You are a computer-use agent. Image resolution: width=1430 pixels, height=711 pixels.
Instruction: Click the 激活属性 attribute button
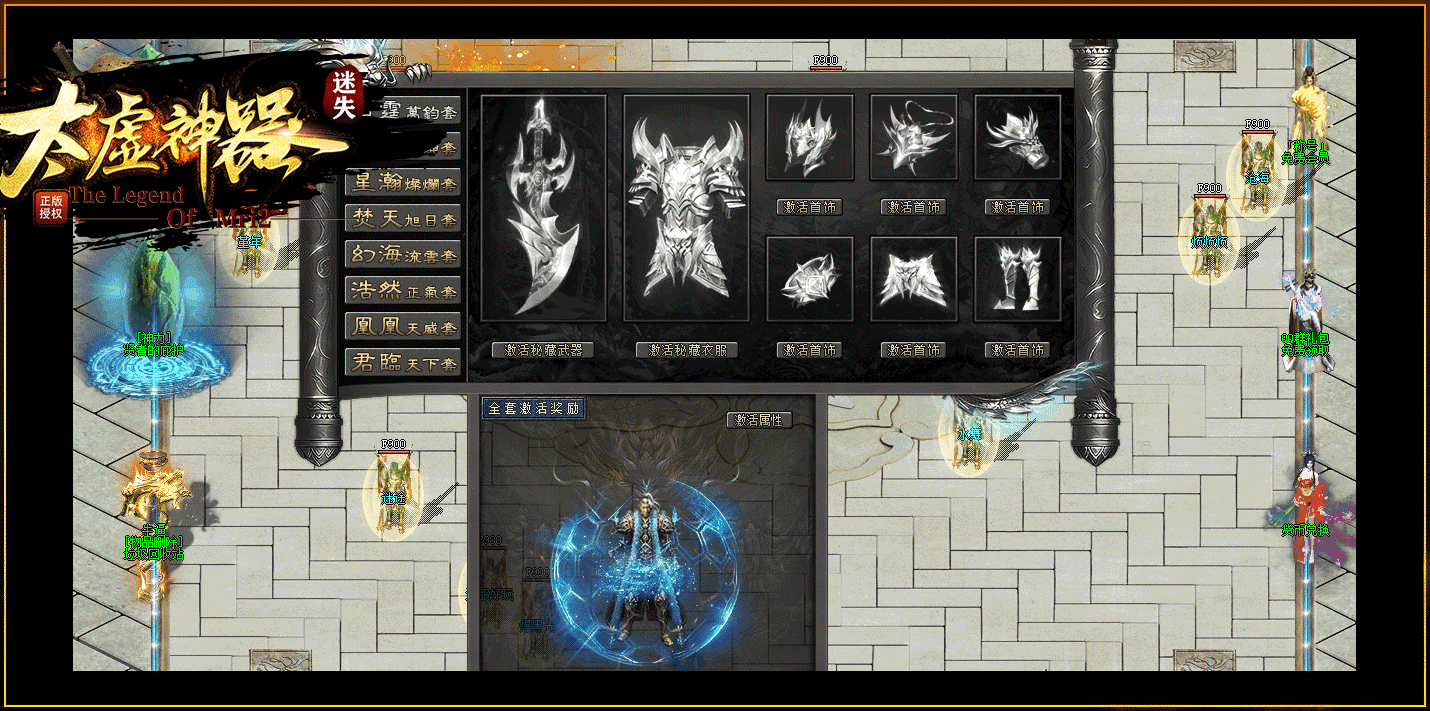(x=759, y=420)
